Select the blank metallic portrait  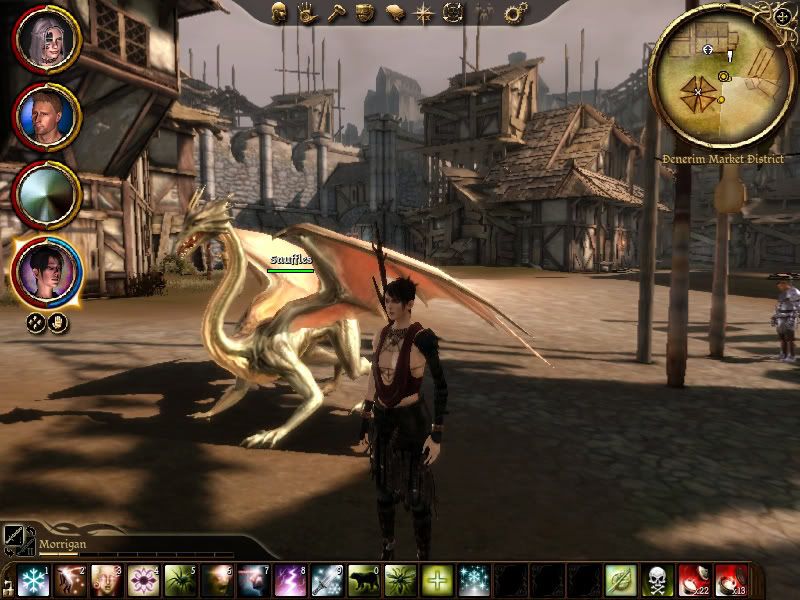point(45,194)
